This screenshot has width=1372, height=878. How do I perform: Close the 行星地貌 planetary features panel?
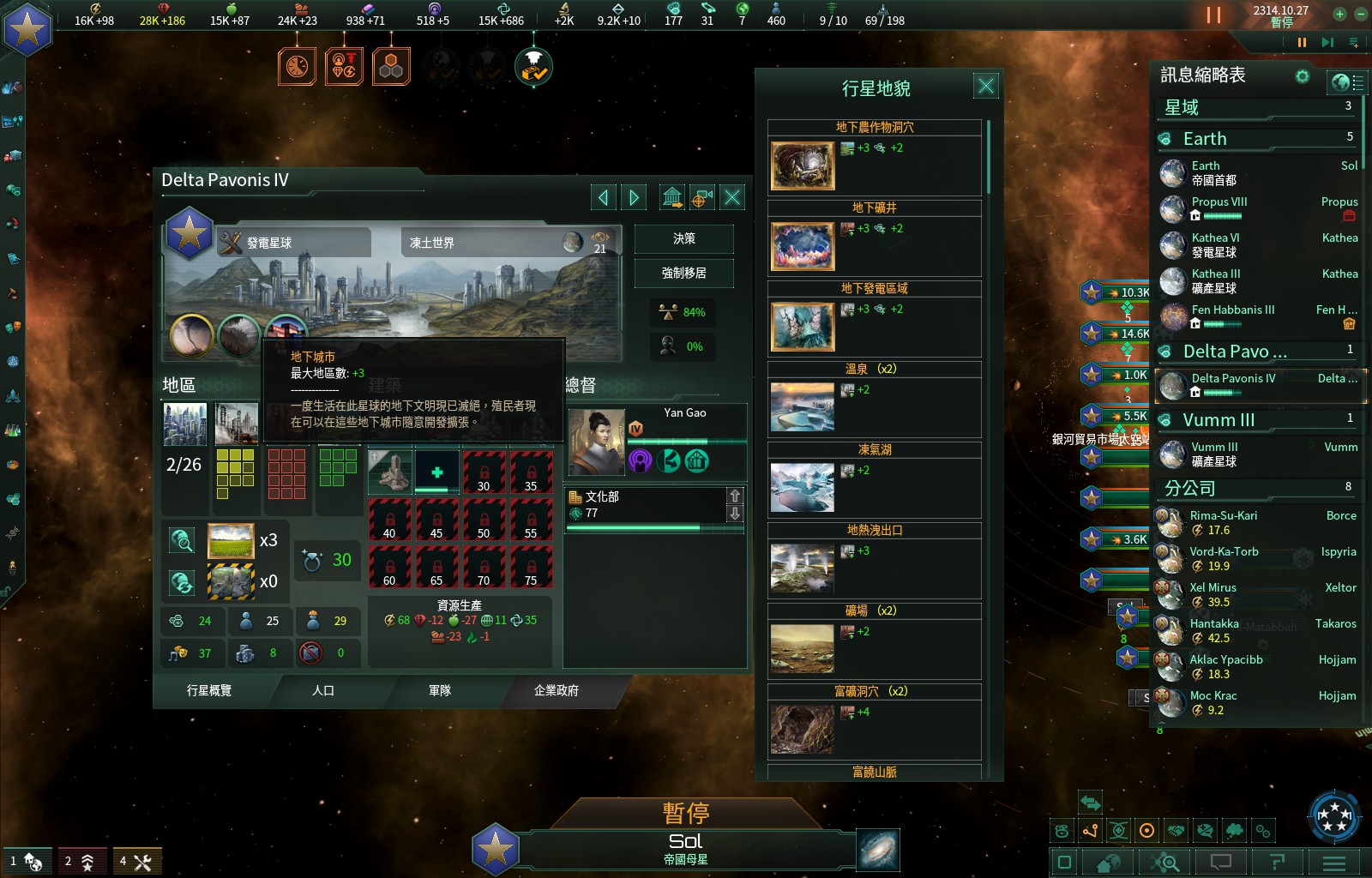[x=986, y=86]
